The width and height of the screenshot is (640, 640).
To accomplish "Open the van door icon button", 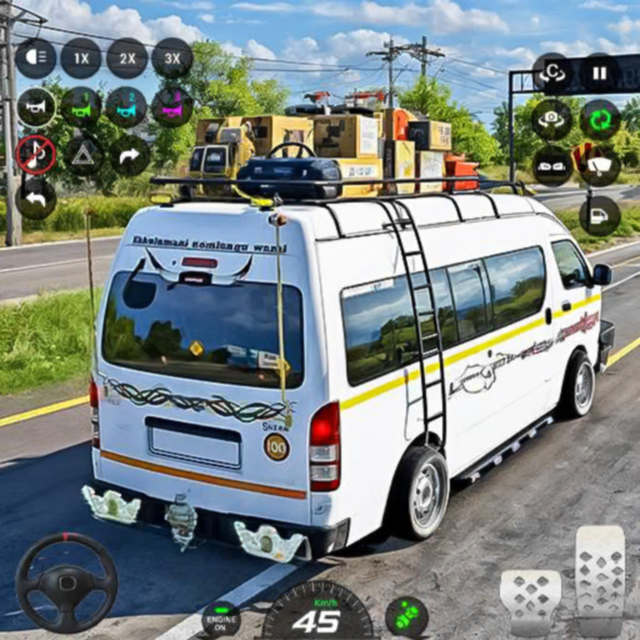I will 600,215.
